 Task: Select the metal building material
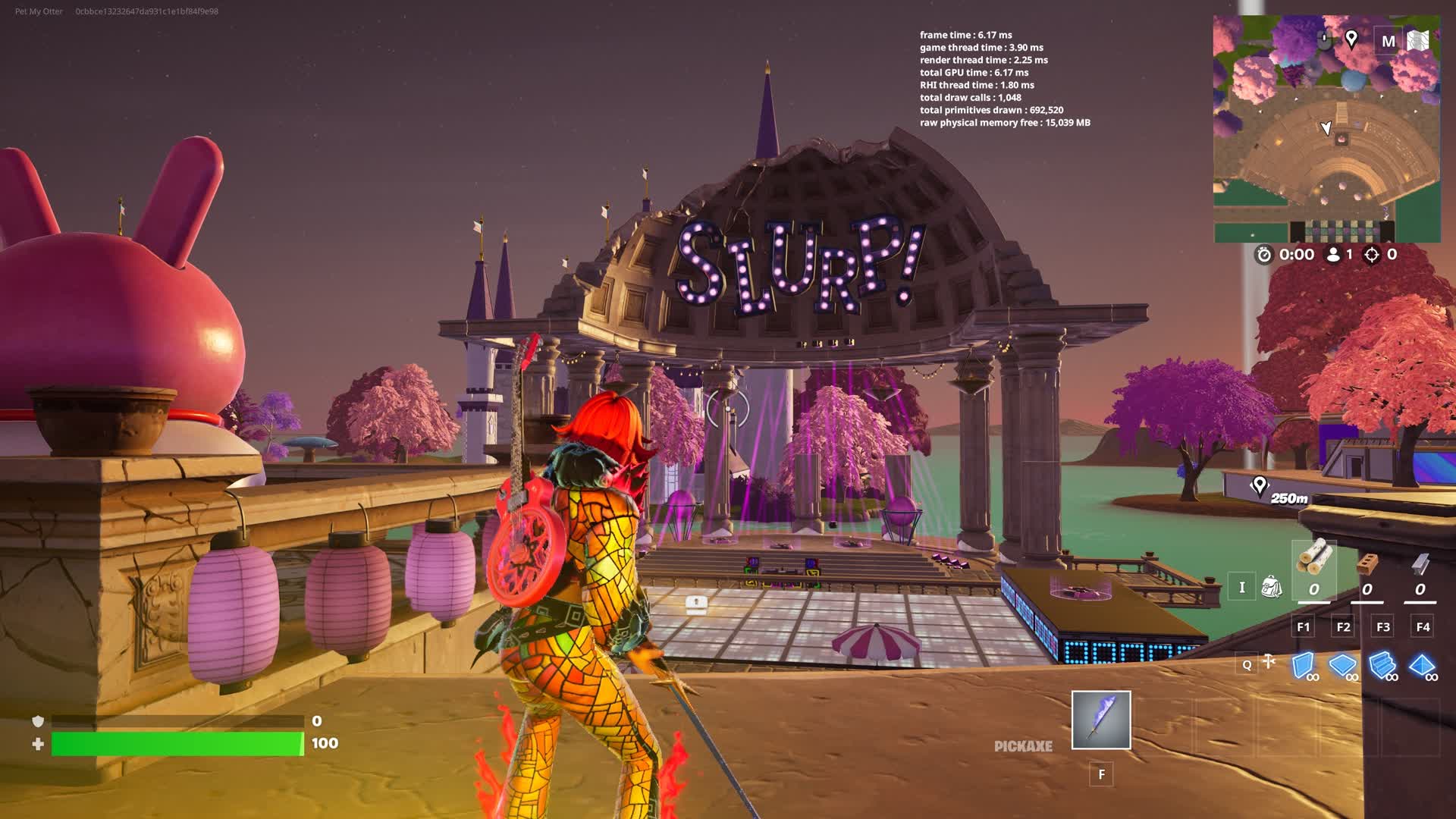(x=1420, y=563)
